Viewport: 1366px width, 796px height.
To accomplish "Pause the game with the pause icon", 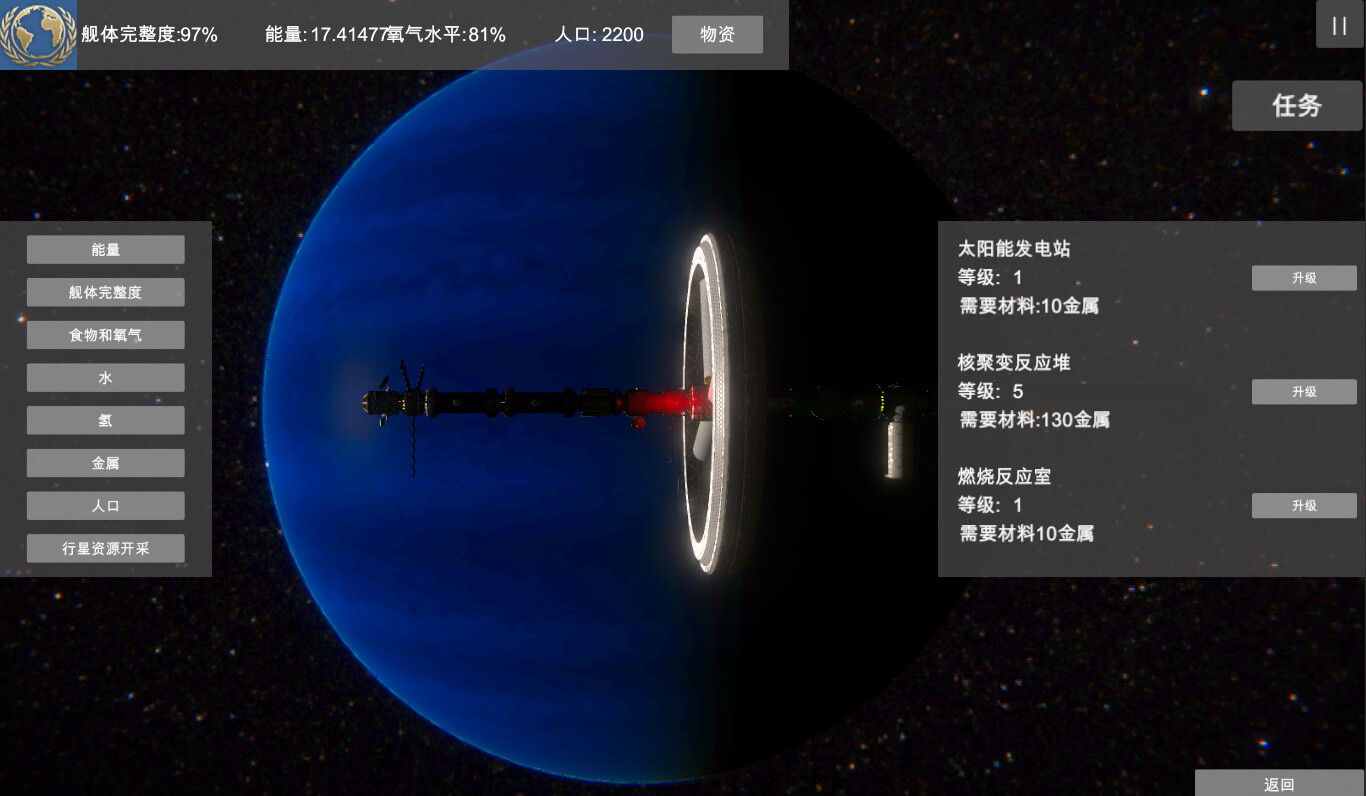I will tap(1339, 25).
